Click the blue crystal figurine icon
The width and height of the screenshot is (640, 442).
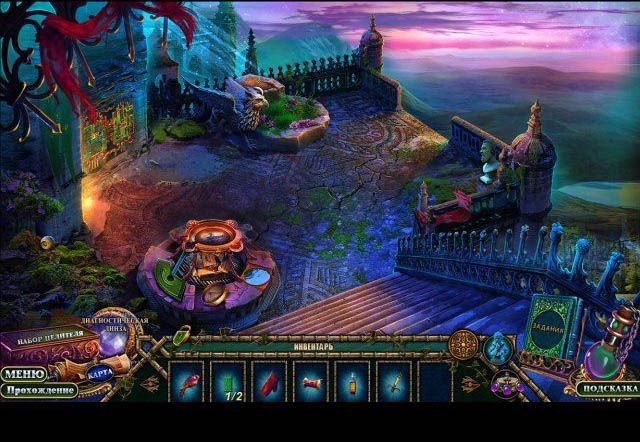coord(499,345)
